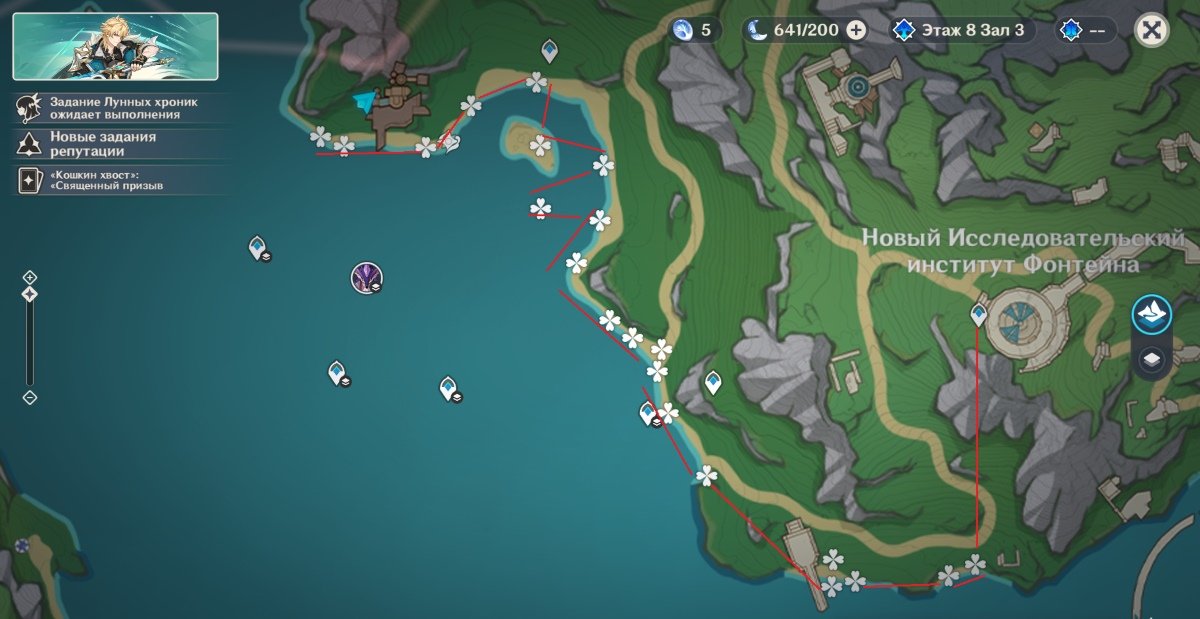1200x619 pixels.
Task: Open the Spiral Abyss Этаж 8 Зал 3 indicator
Action: click(x=962, y=30)
